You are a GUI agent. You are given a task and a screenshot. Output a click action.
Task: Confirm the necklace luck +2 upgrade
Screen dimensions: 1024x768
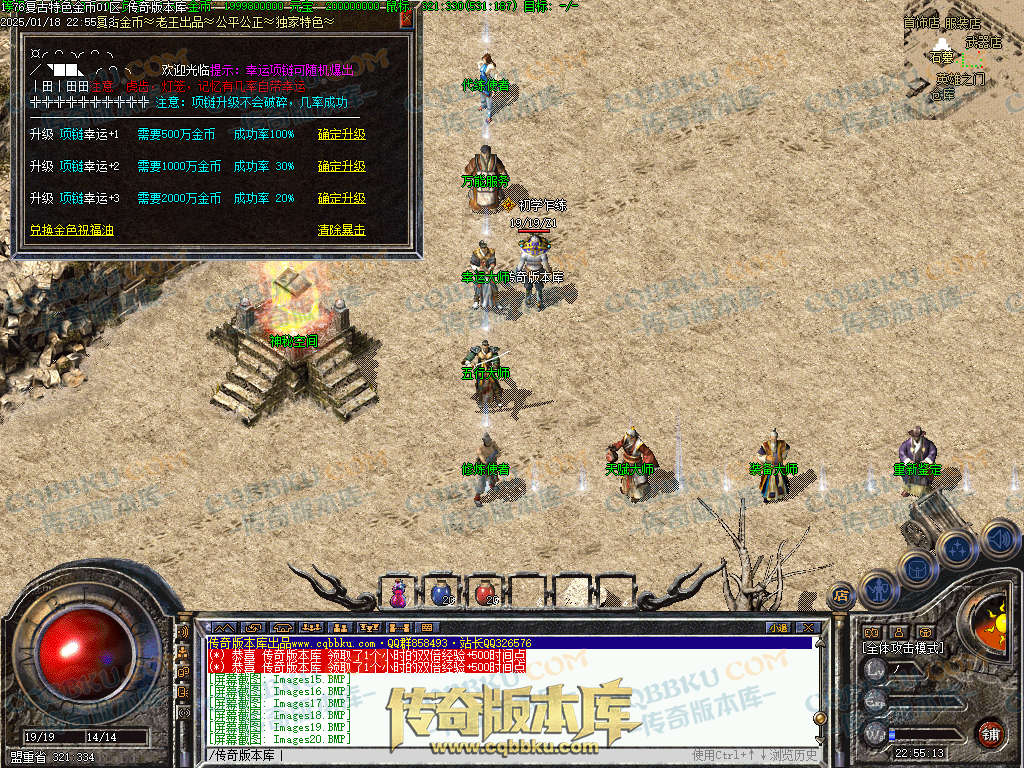pos(341,167)
